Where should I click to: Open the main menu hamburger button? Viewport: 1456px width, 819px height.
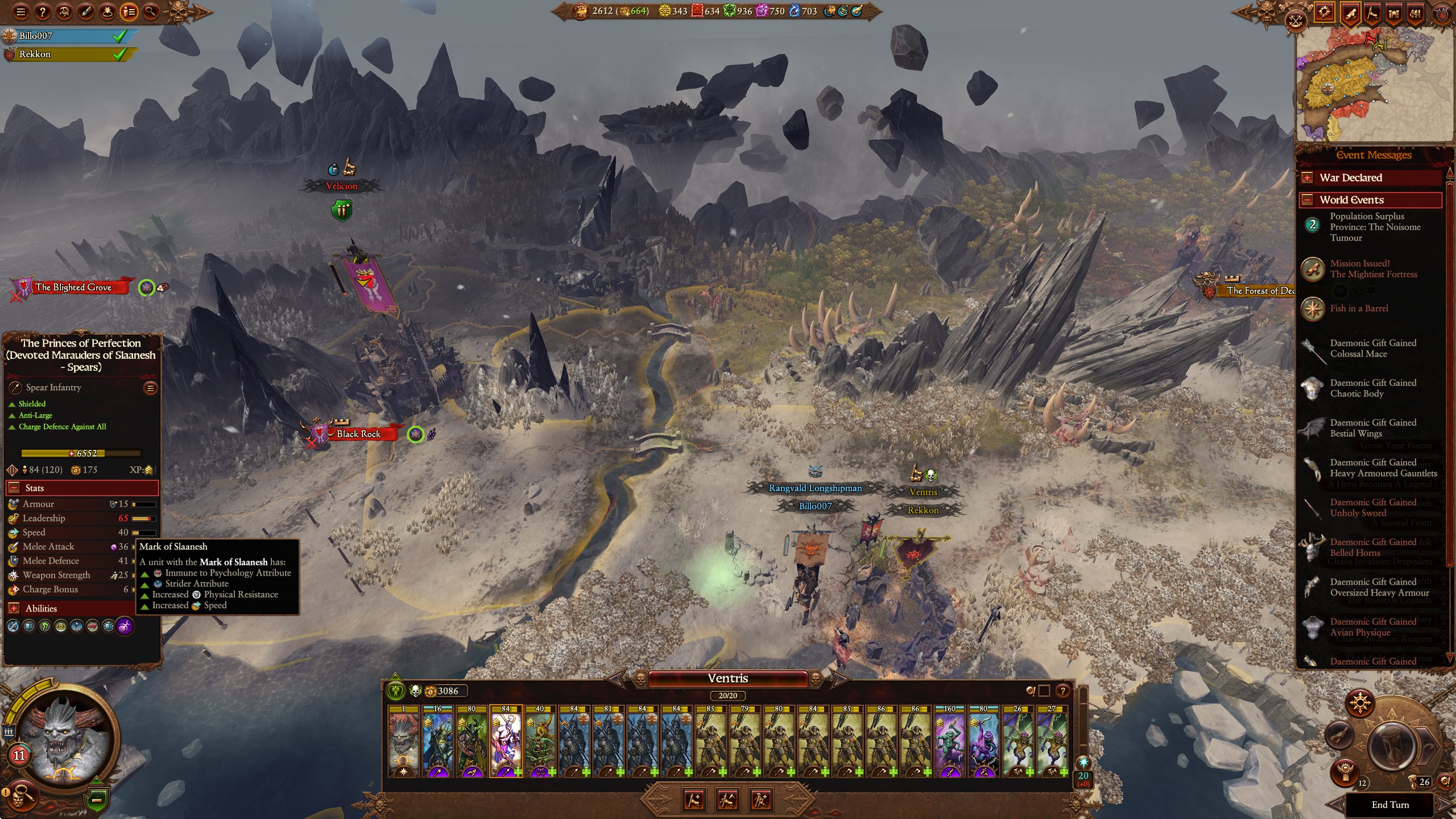point(21,11)
